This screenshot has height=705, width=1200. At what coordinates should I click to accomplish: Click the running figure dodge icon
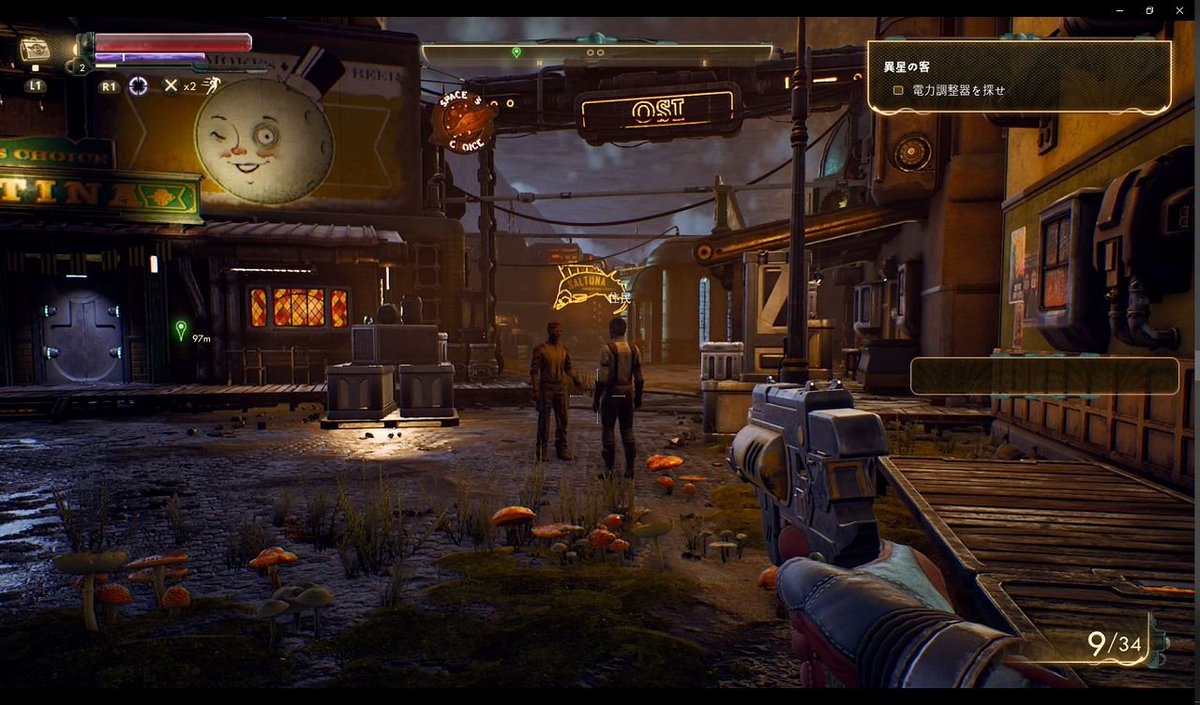211,85
